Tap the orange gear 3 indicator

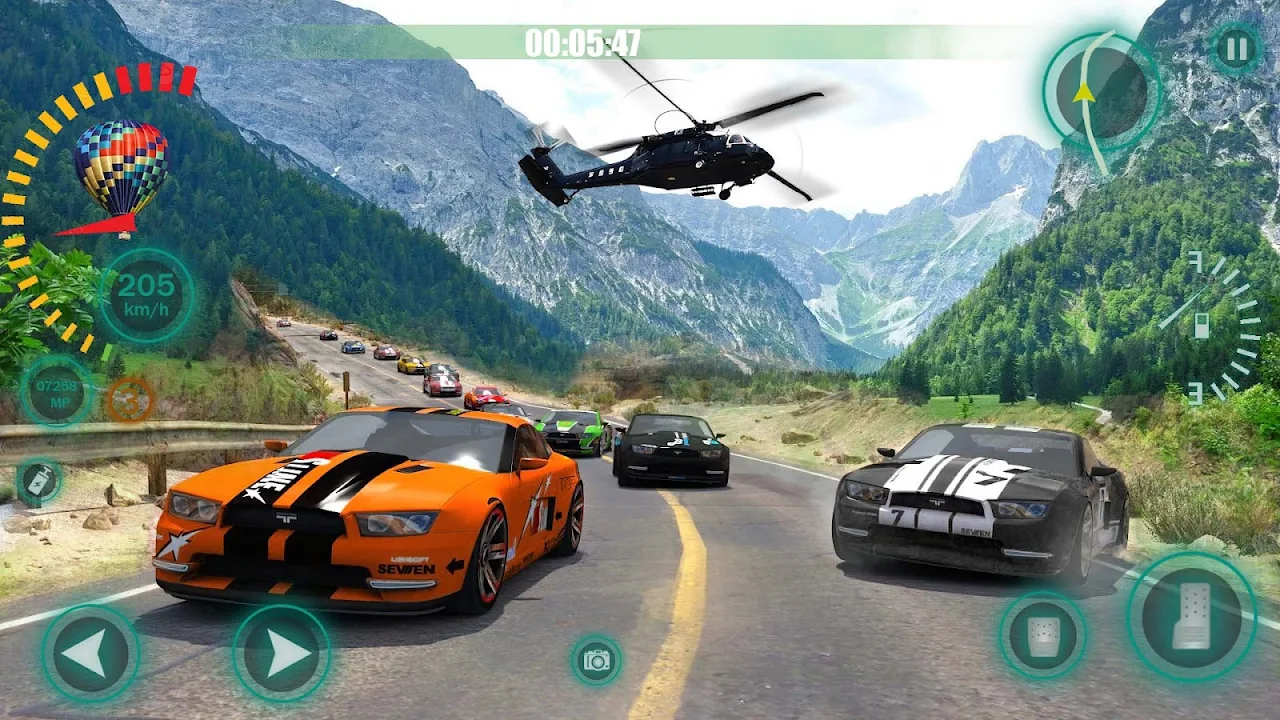tap(130, 399)
